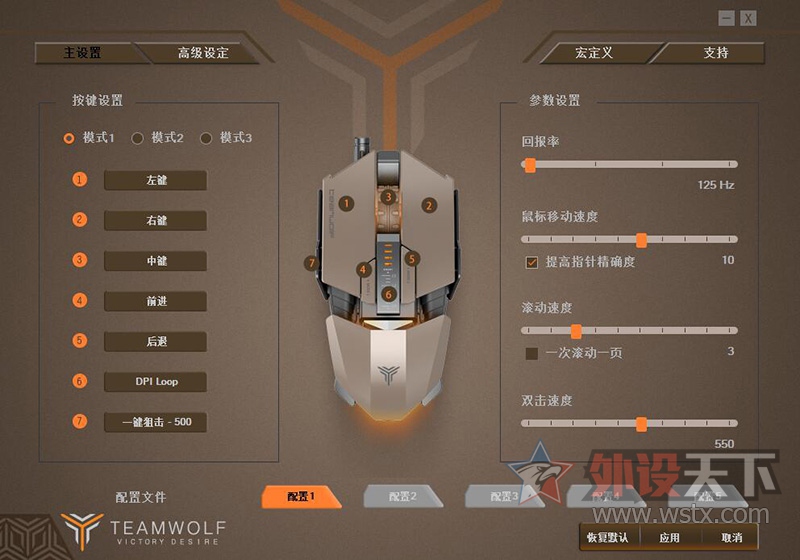Click the 左键 assignment button
Image resolution: width=800 pixels, height=560 pixels.
pos(155,180)
